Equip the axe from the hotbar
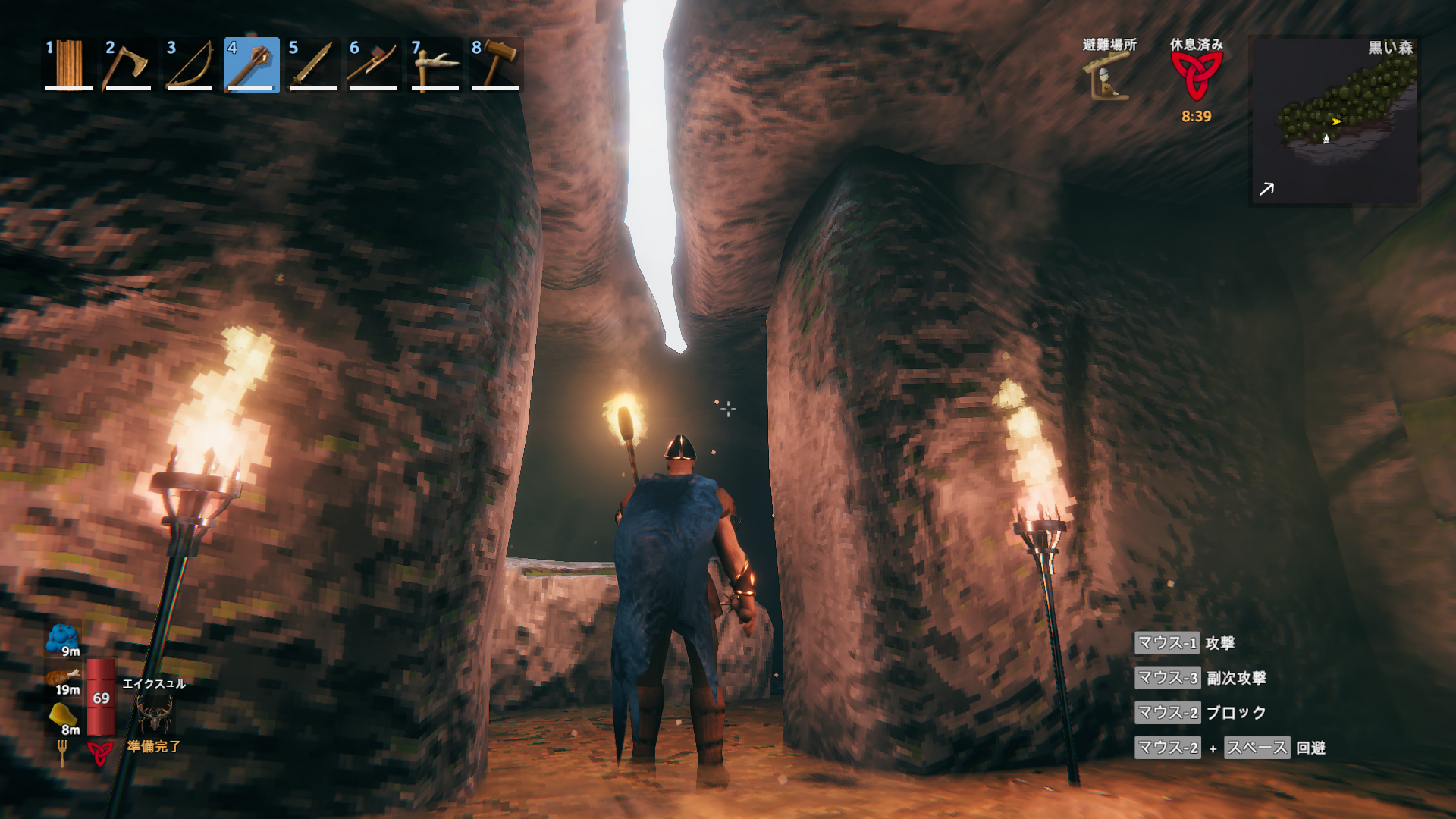This screenshot has height=819, width=1456. click(128, 64)
